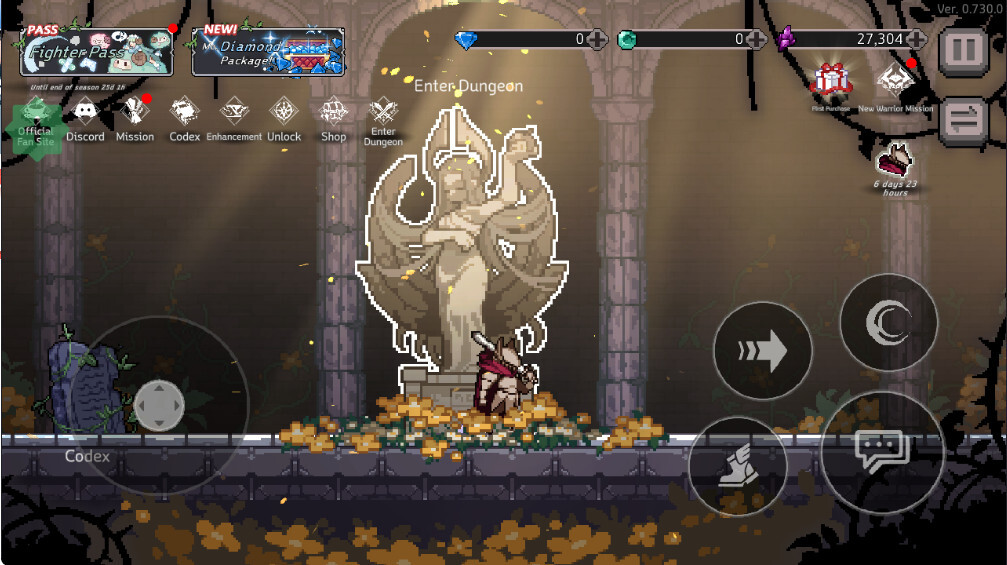The width and height of the screenshot is (1007, 565).
Task: Open the Unlock menu
Action: point(284,120)
